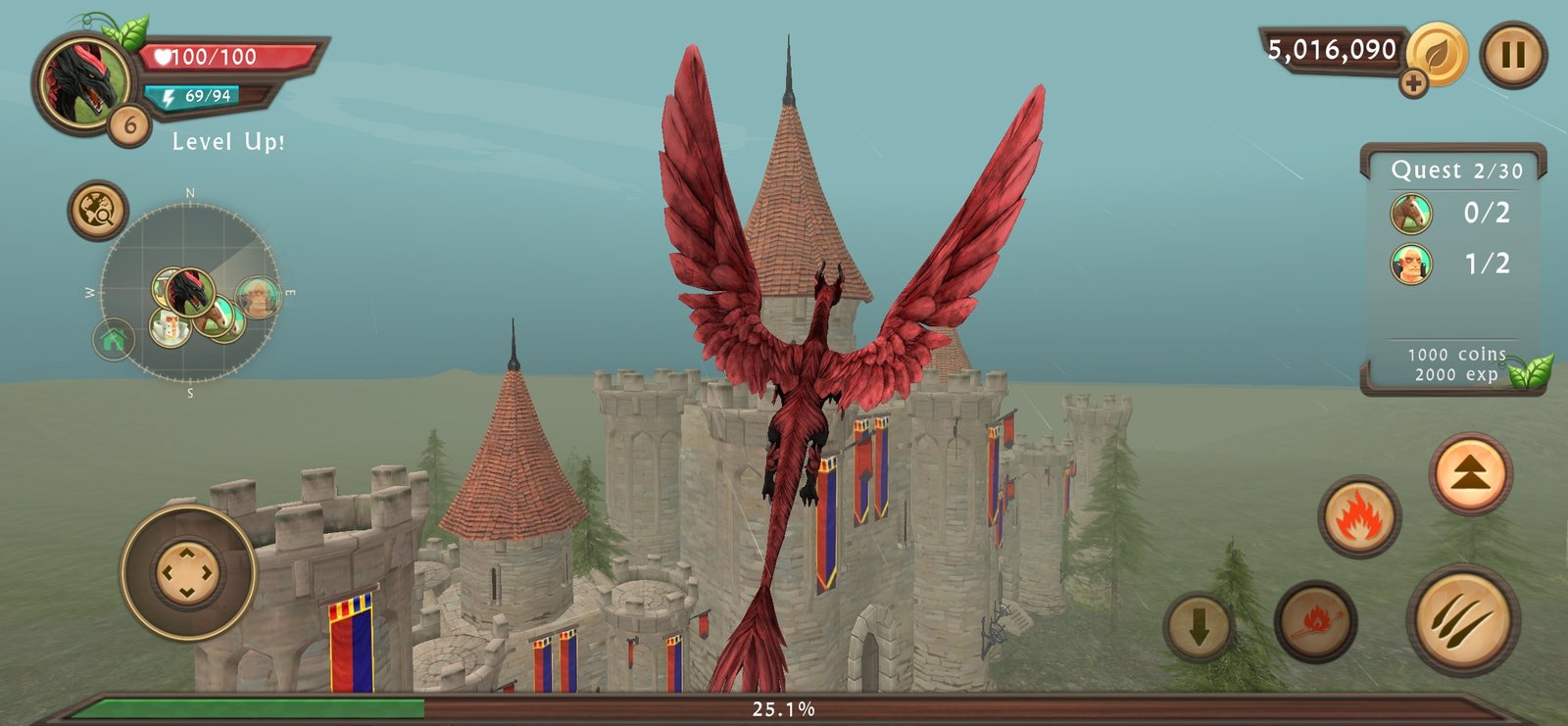This screenshot has height=726, width=1568.
Task: Descend using the down arrow button
Action: [1199, 626]
